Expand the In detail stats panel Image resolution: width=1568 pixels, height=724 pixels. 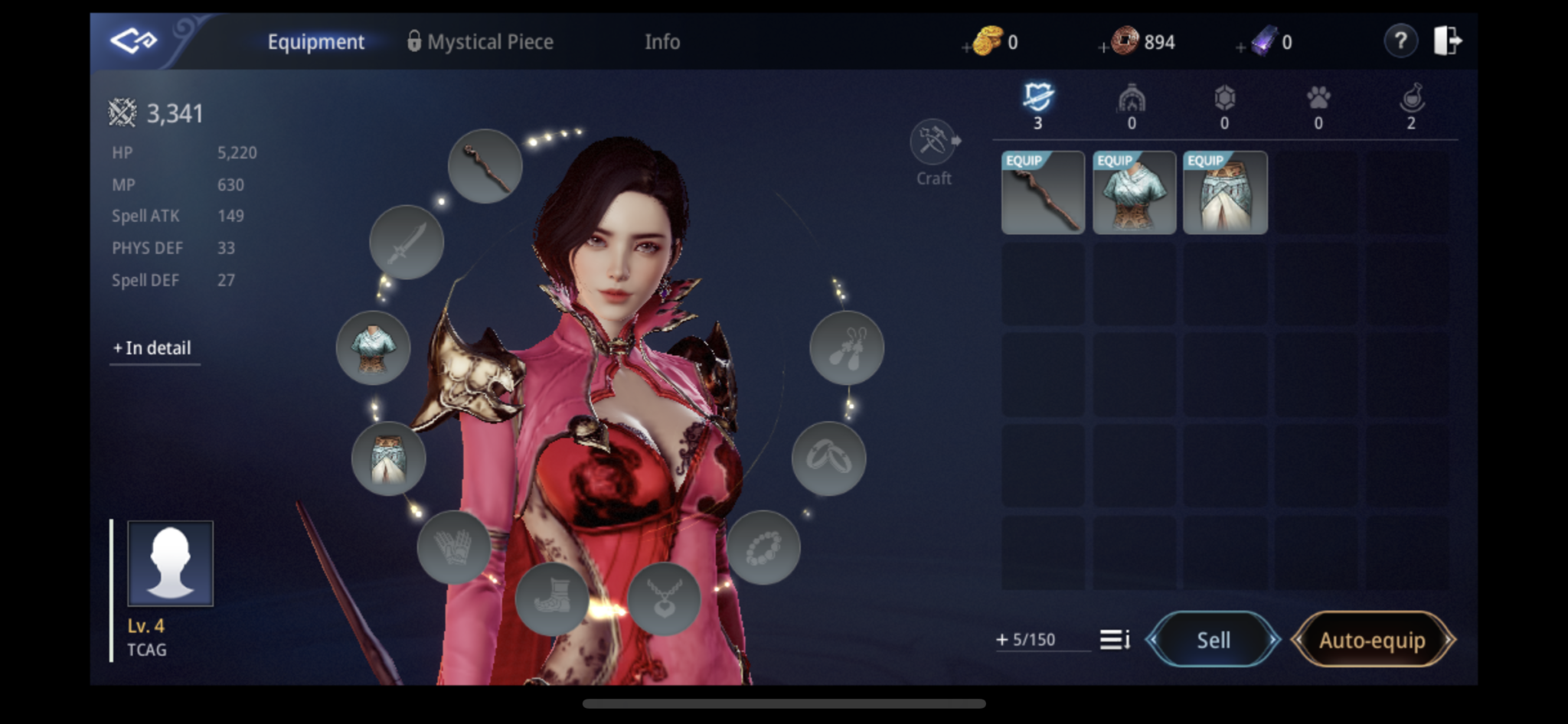click(x=154, y=348)
